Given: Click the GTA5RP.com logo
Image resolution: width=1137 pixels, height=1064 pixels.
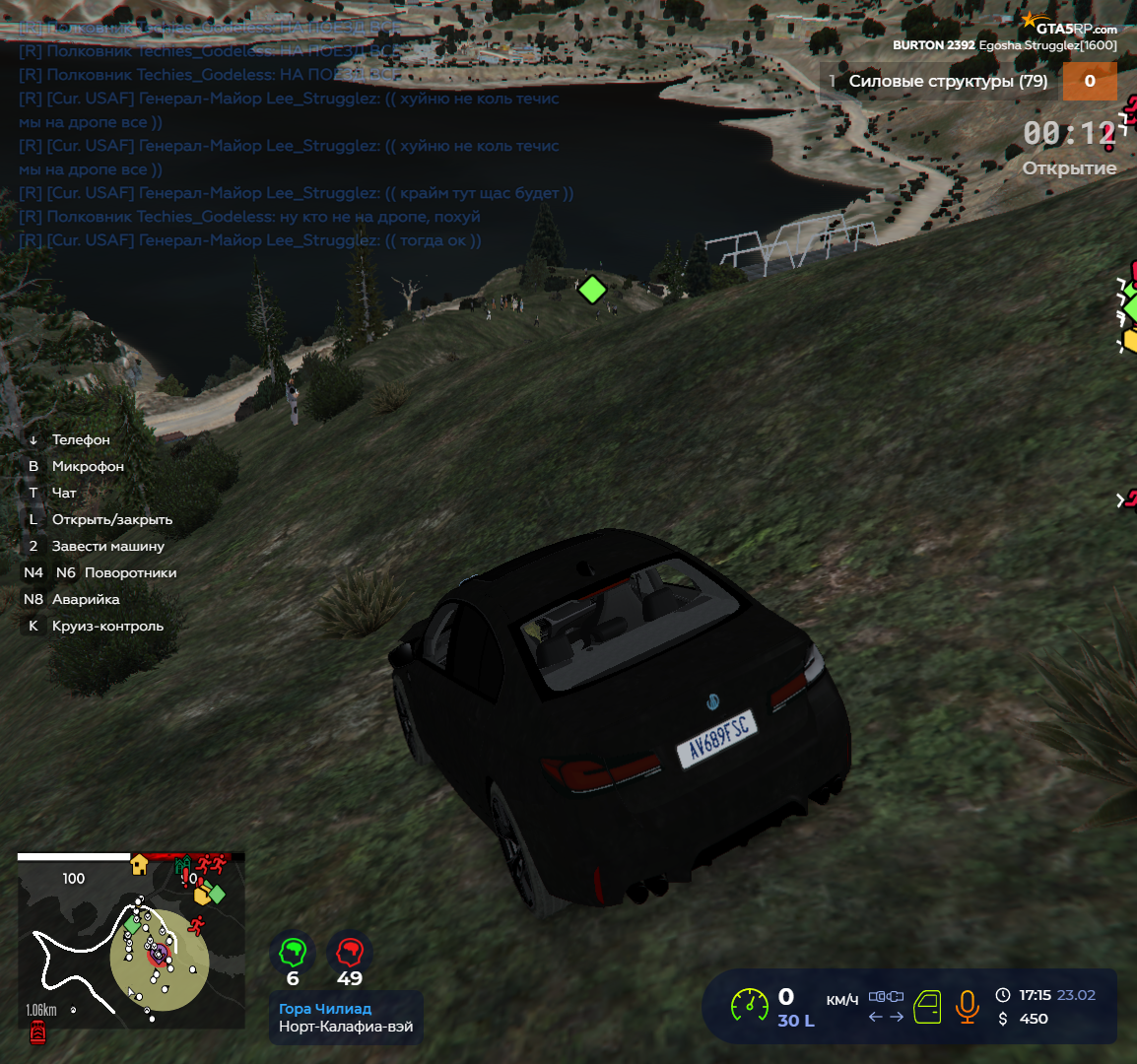Looking at the screenshot, I should click(1069, 26).
